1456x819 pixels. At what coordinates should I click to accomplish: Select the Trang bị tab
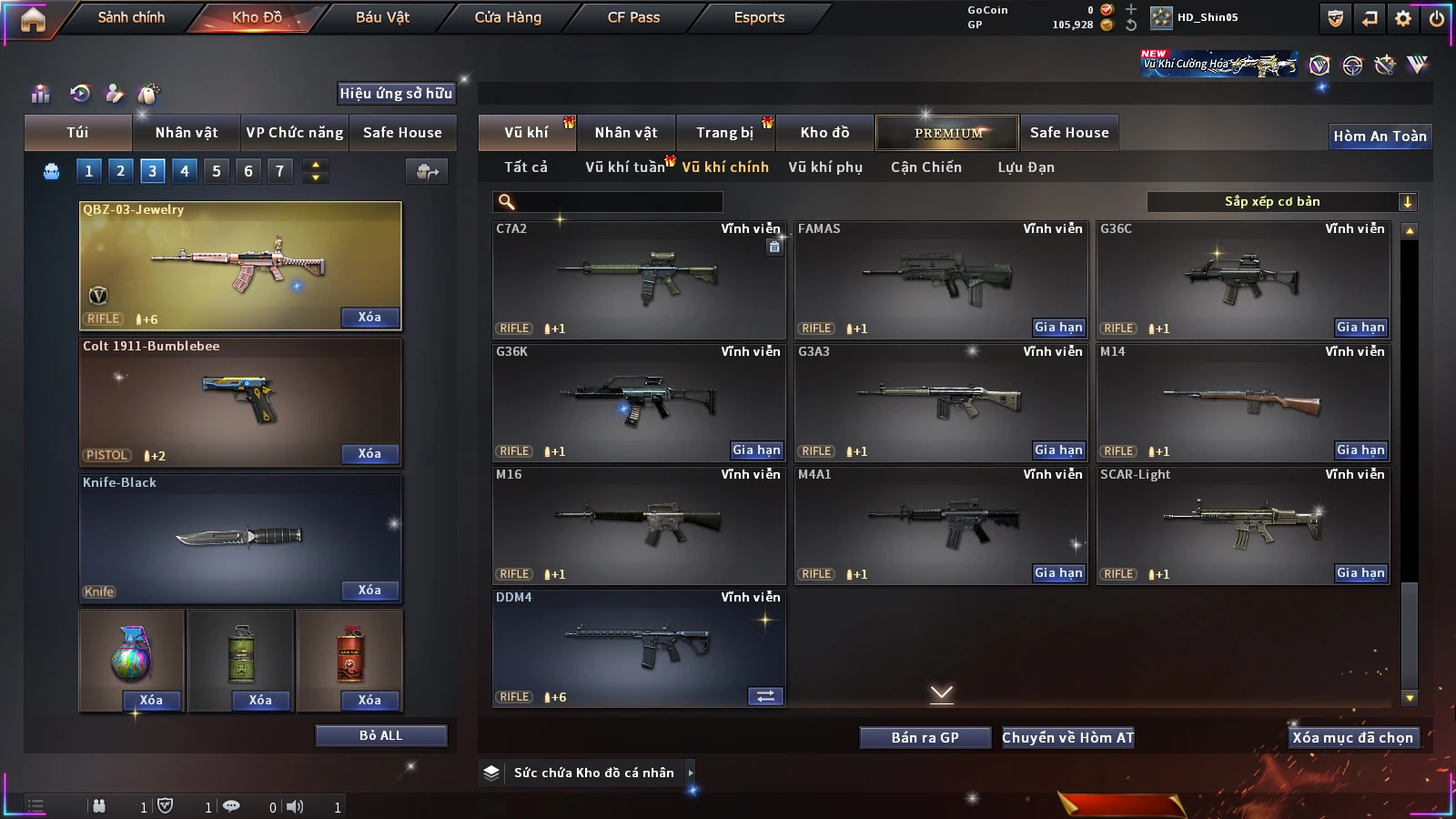pyautogui.click(x=724, y=133)
